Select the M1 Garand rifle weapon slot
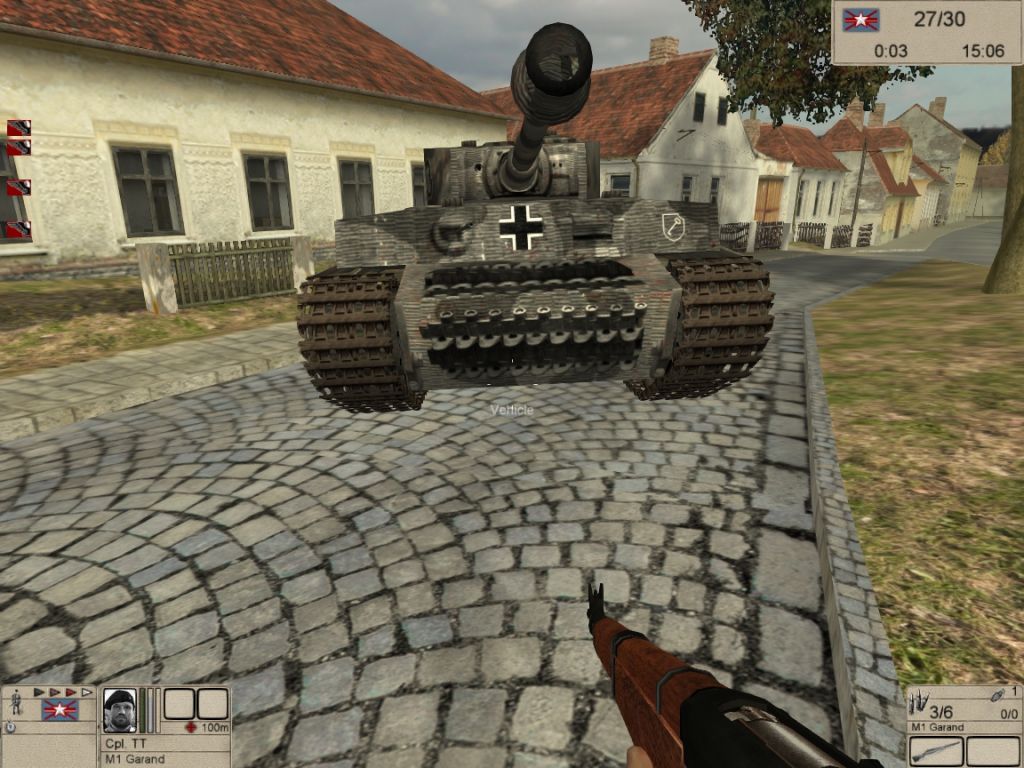Image resolution: width=1024 pixels, height=768 pixels. (936, 751)
